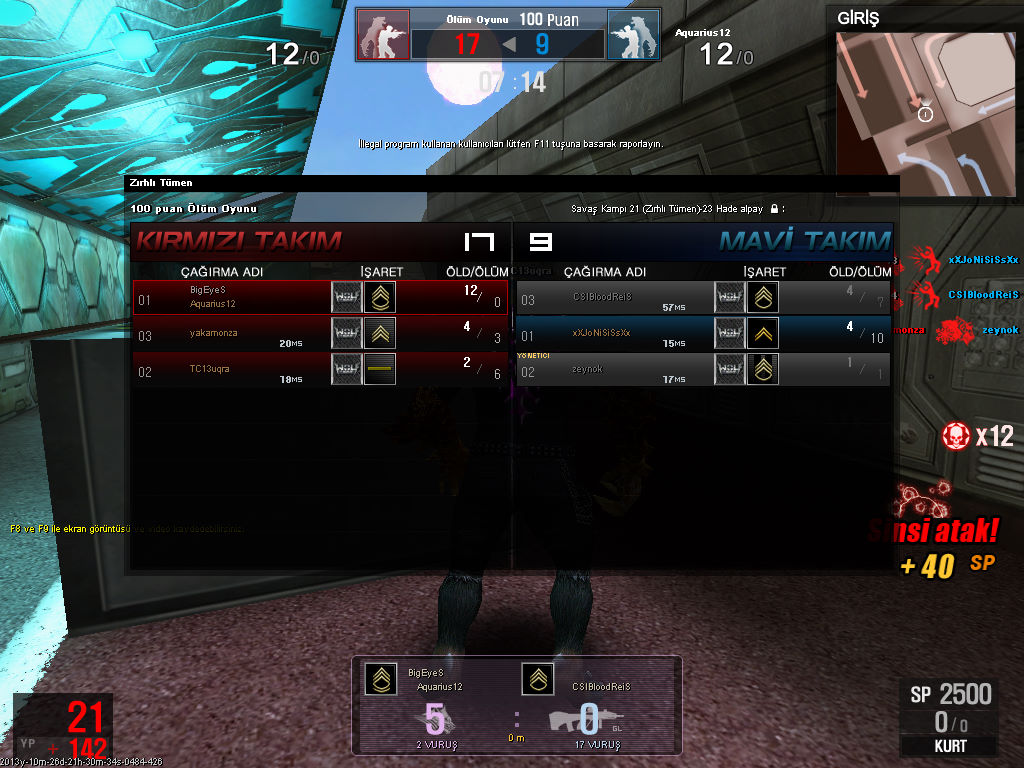The width and height of the screenshot is (1024, 768).
Task: Click the blue team emblem at the top
Action: coord(633,35)
